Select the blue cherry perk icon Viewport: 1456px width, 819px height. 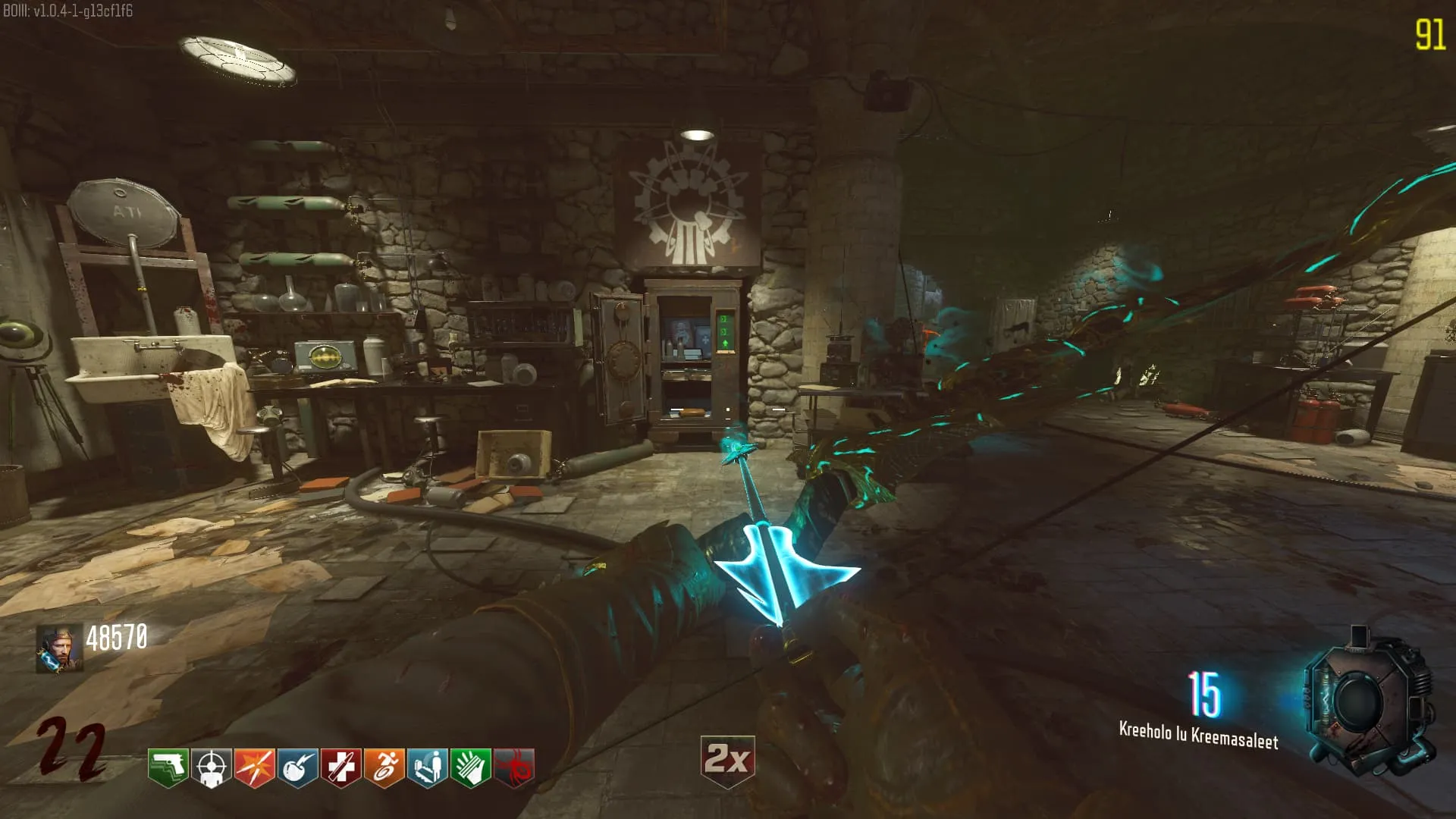pyautogui.click(x=297, y=767)
